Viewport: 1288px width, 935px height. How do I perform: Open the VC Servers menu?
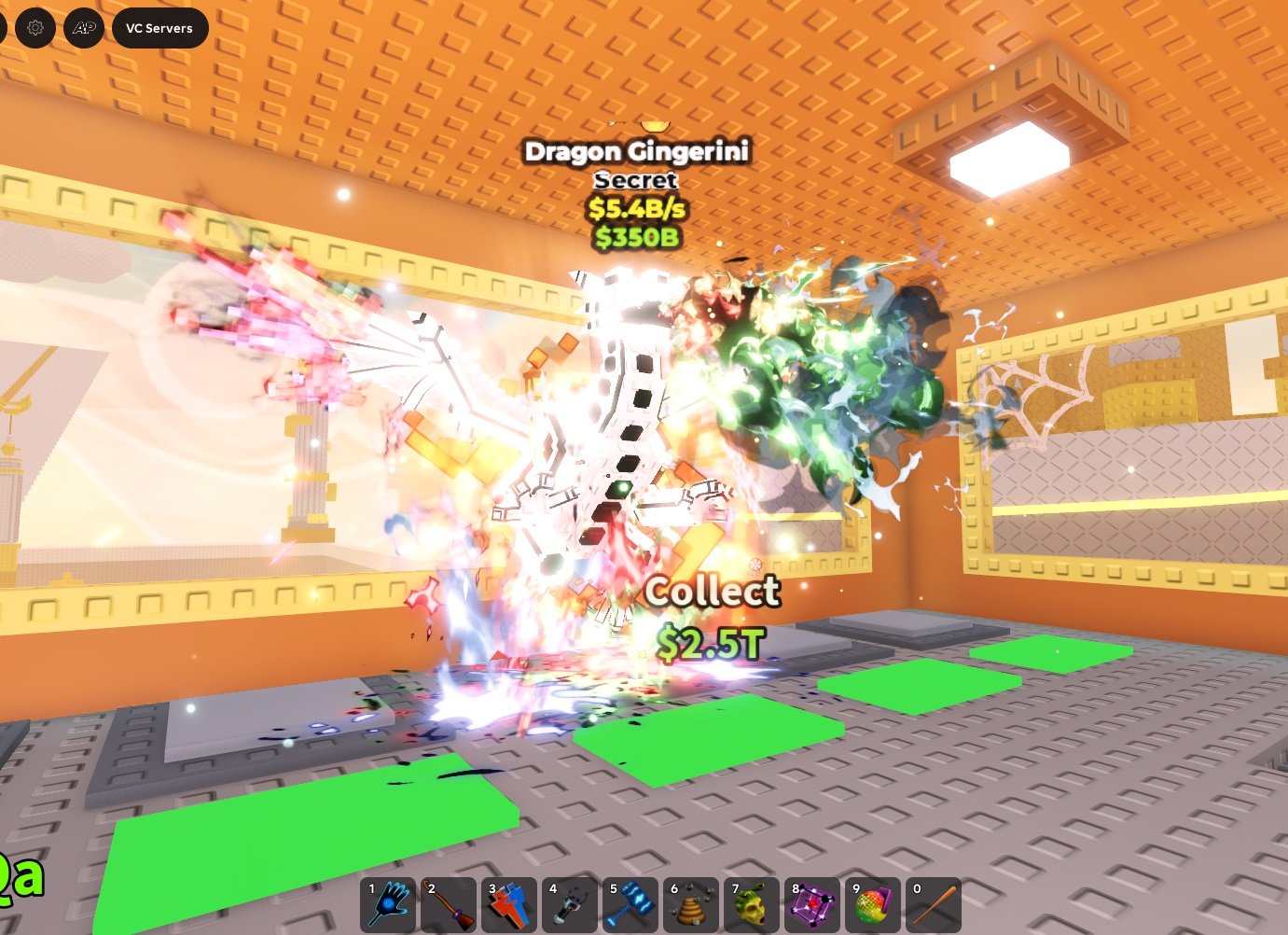pos(159,28)
